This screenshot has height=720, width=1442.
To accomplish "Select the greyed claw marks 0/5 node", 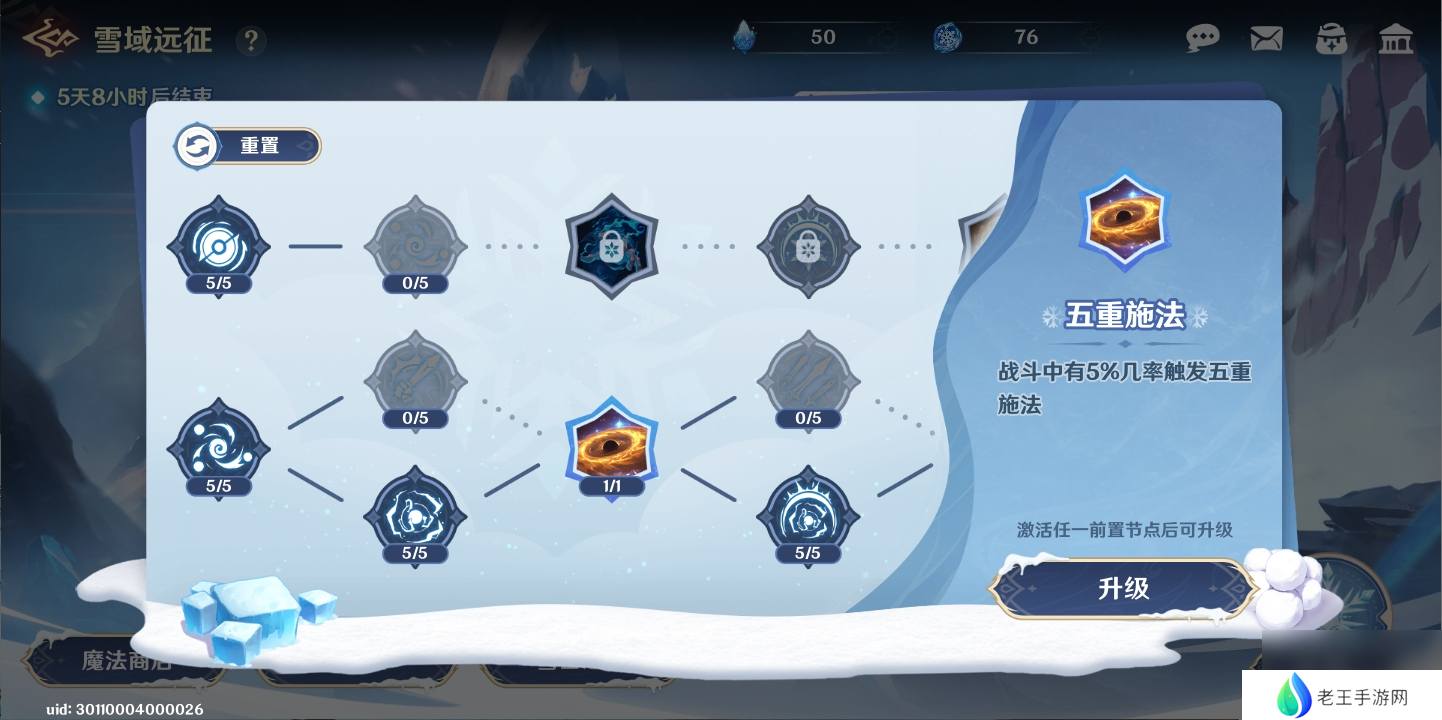I will pyautogui.click(x=808, y=379).
